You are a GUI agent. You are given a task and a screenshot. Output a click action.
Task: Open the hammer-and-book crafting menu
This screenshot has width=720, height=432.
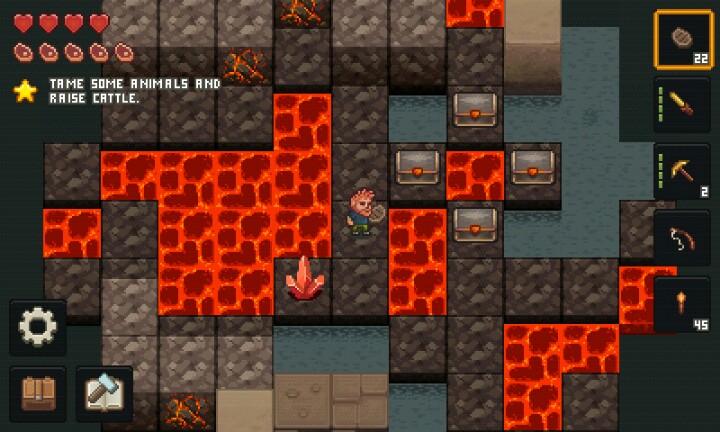coord(104,391)
